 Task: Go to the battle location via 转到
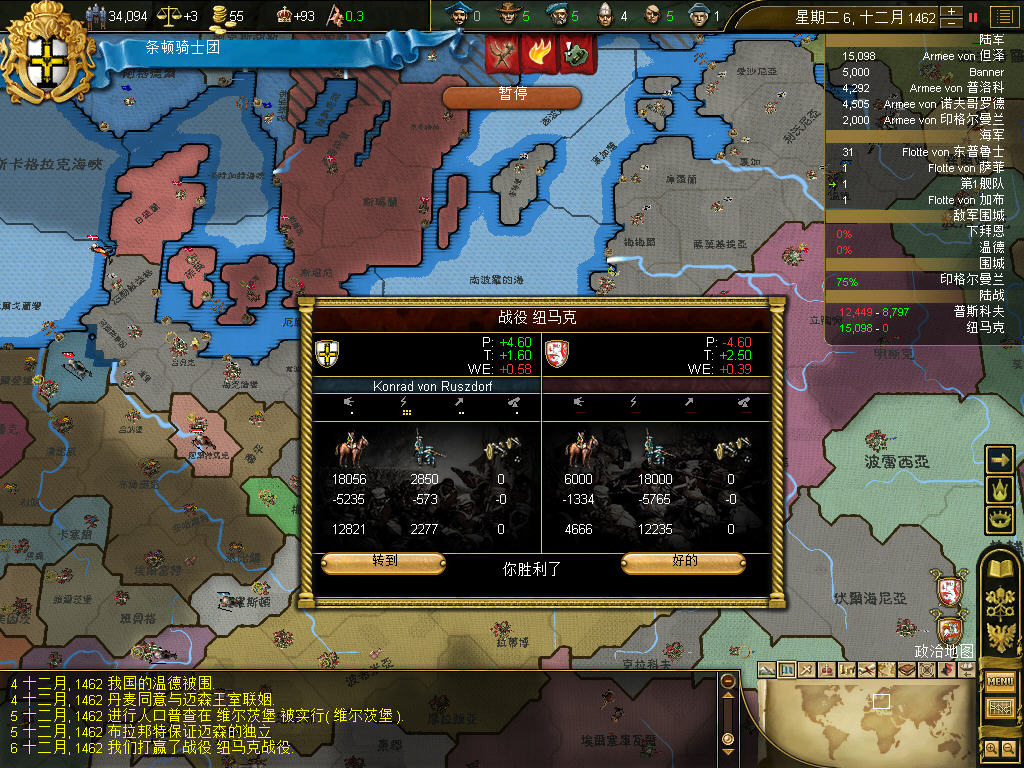(x=384, y=563)
